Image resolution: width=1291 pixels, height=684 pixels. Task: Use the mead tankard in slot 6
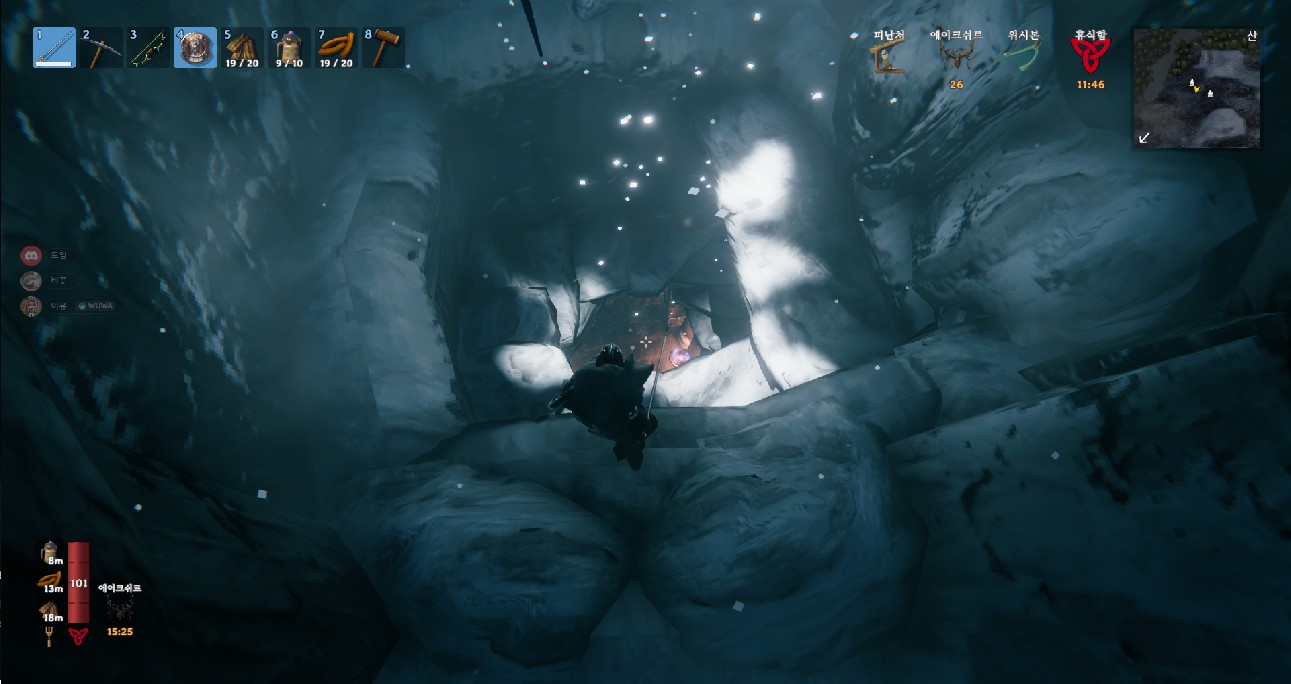289,47
